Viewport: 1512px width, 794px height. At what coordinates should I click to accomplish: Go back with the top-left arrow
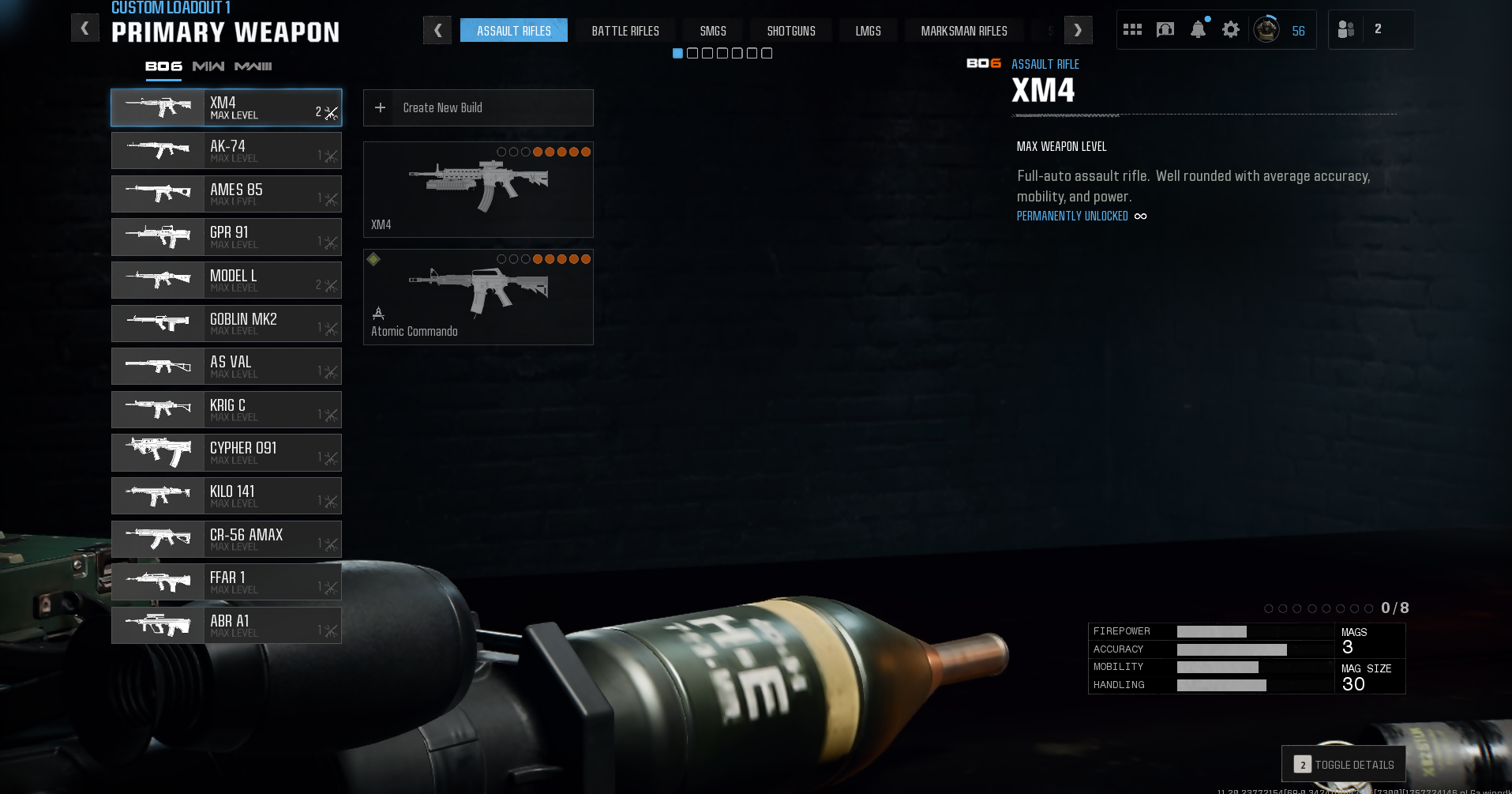pyautogui.click(x=84, y=28)
